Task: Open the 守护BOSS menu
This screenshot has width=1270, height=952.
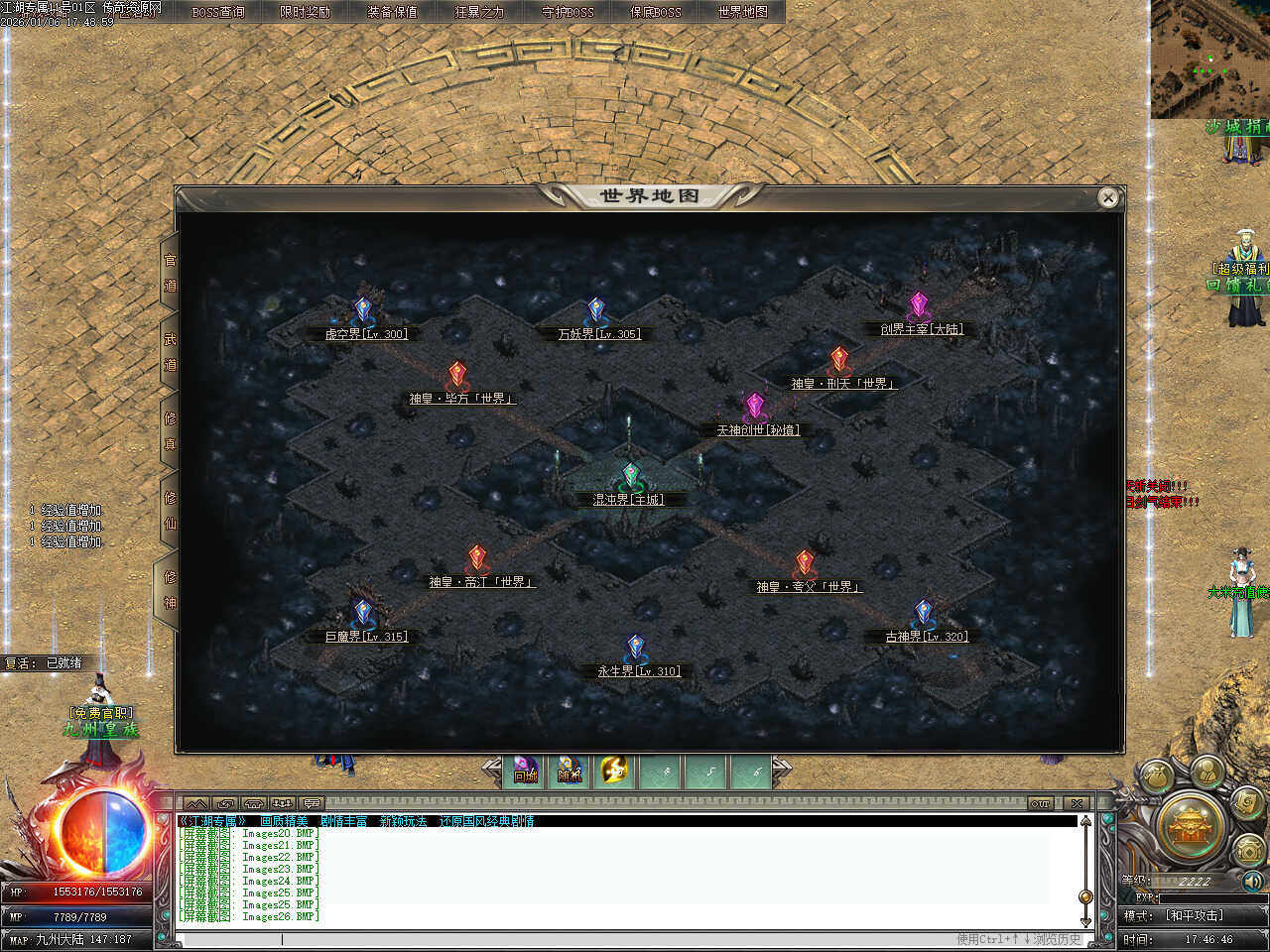Action: click(x=568, y=12)
